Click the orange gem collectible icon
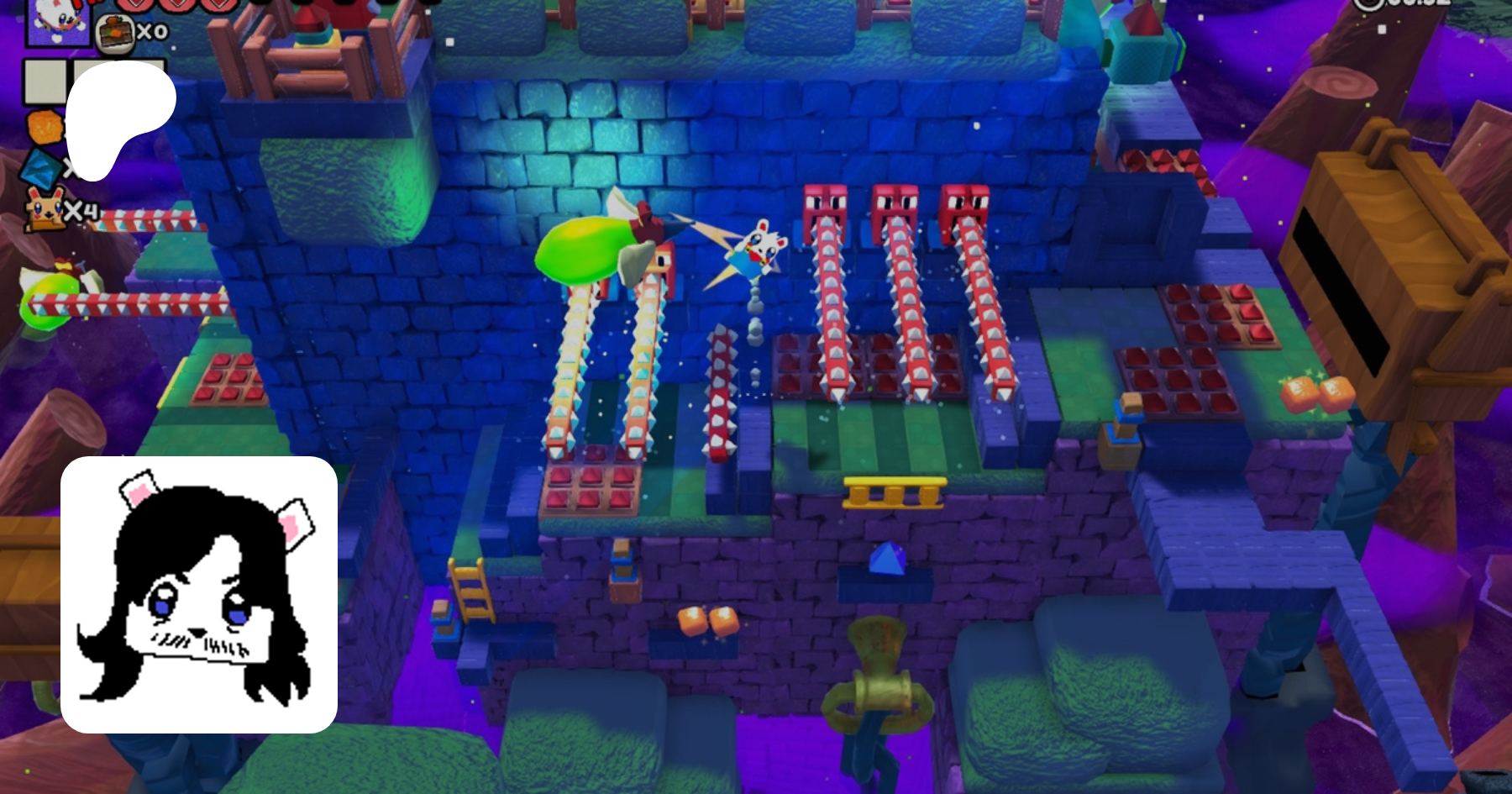Image resolution: width=1512 pixels, height=794 pixels. click(44, 127)
